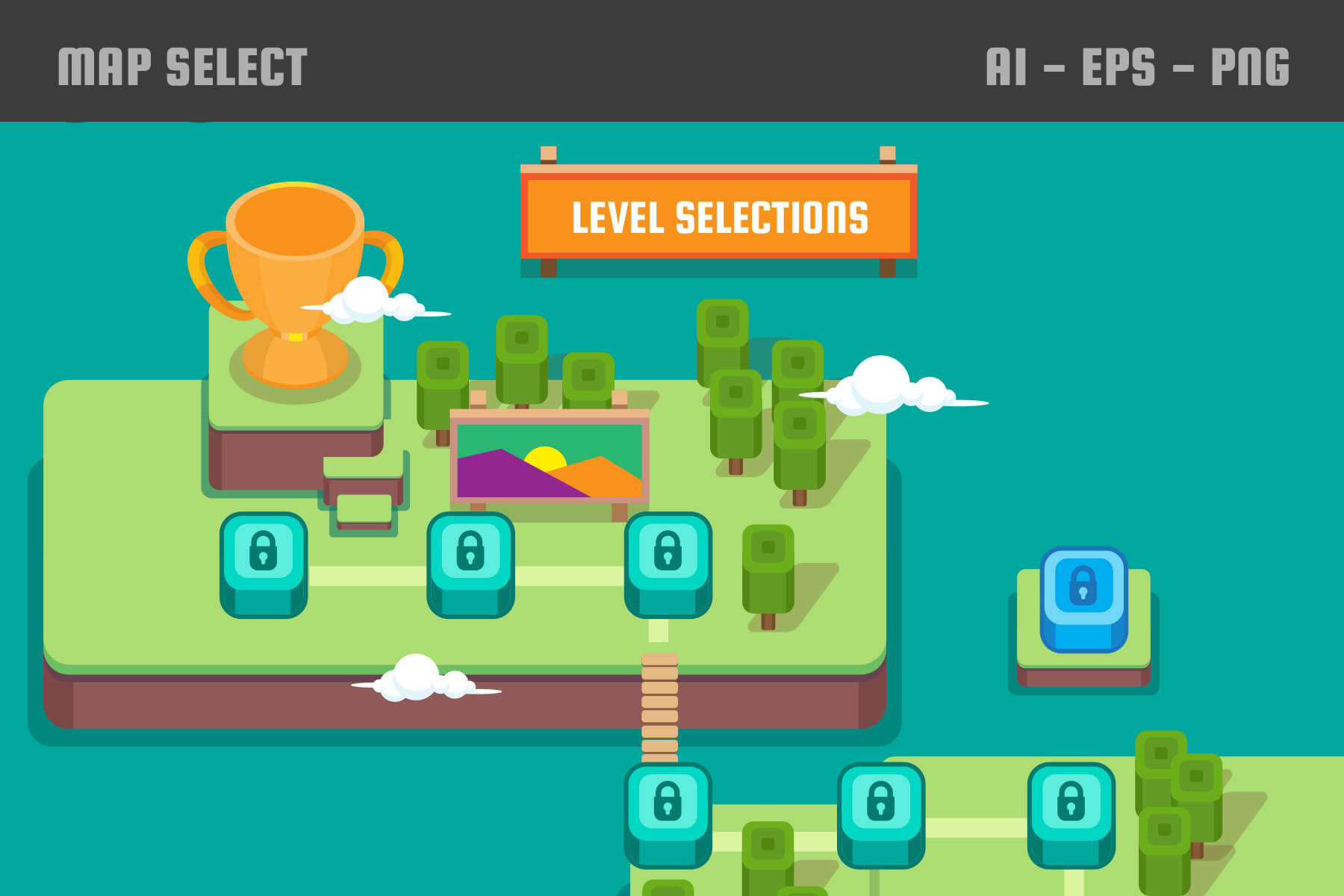Screen dimensions: 1344x896
Task: Select the golden trophy on its pedestal
Action: click(291, 276)
